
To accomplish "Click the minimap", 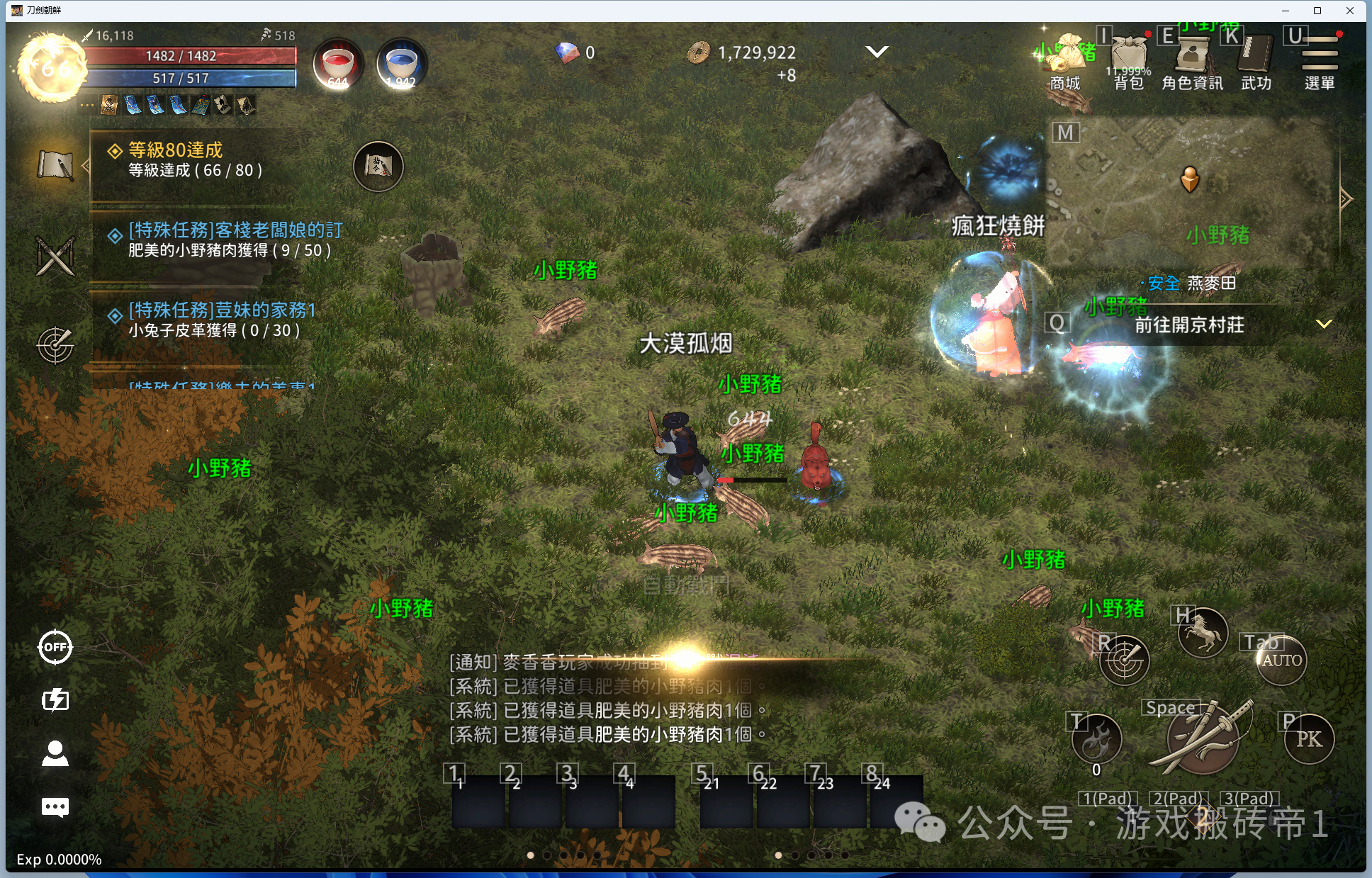I will [1191, 191].
